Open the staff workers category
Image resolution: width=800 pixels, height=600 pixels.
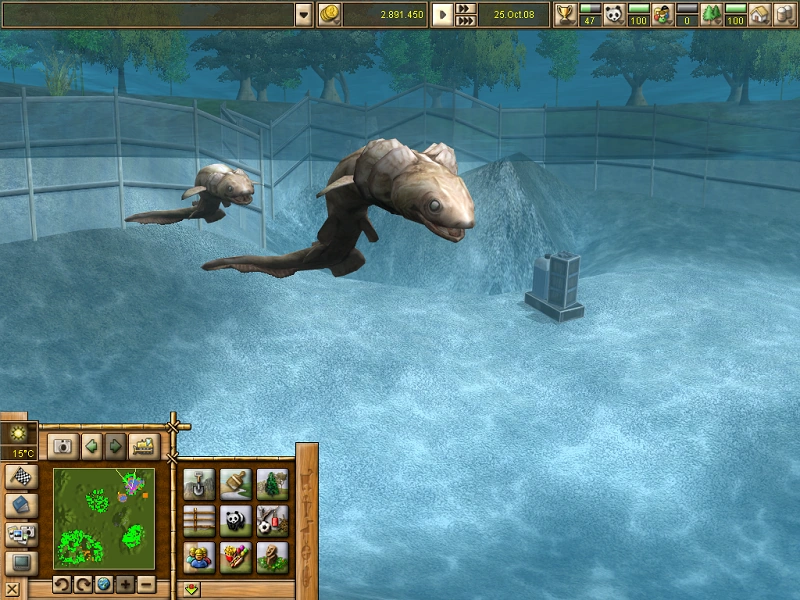point(199,556)
